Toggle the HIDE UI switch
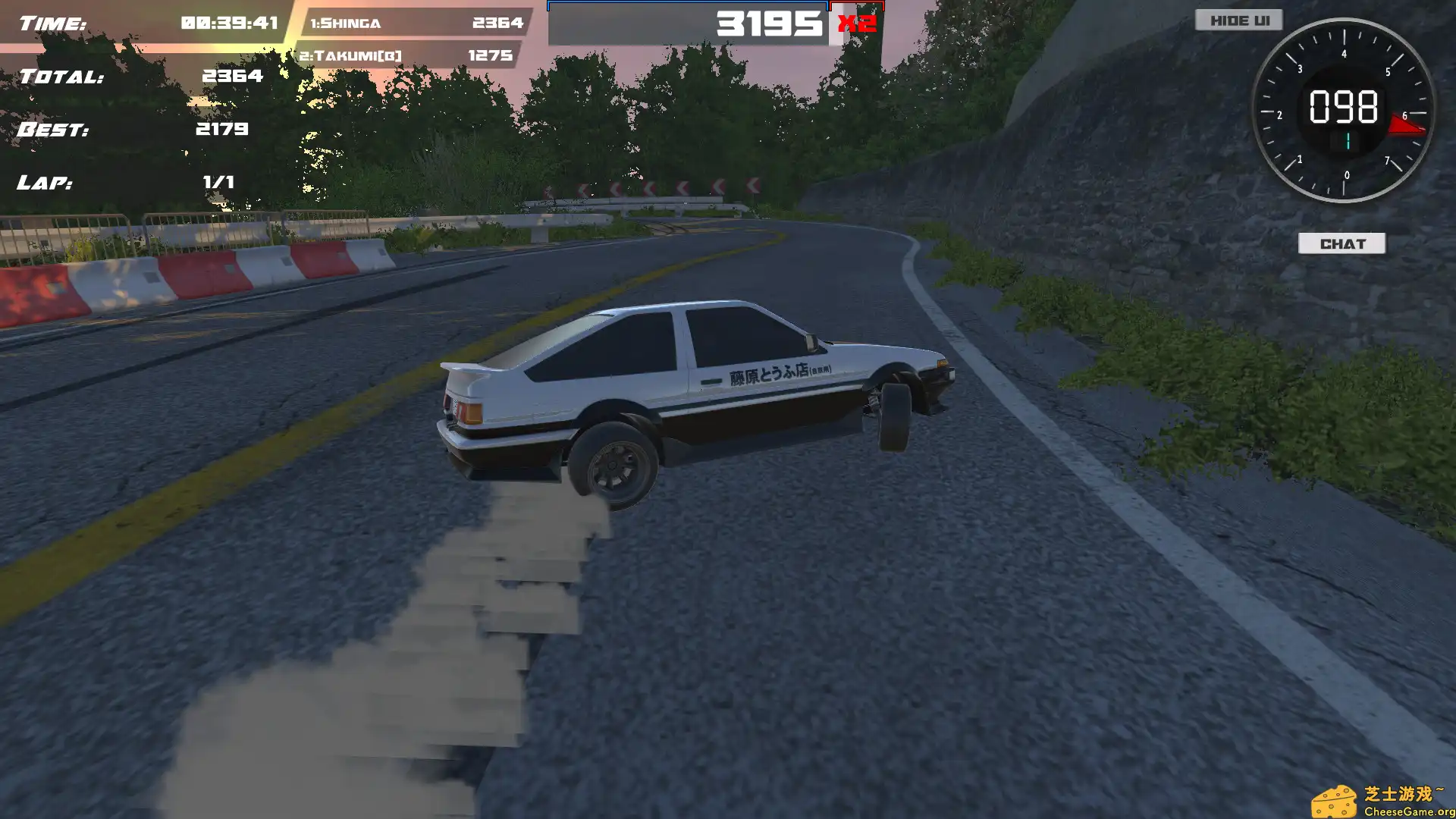The height and width of the screenshot is (819, 1456). point(1238,20)
